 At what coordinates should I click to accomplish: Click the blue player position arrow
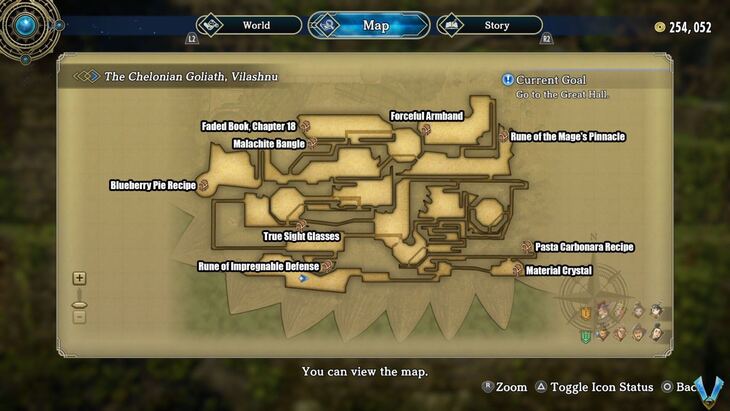[x=302, y=279]
